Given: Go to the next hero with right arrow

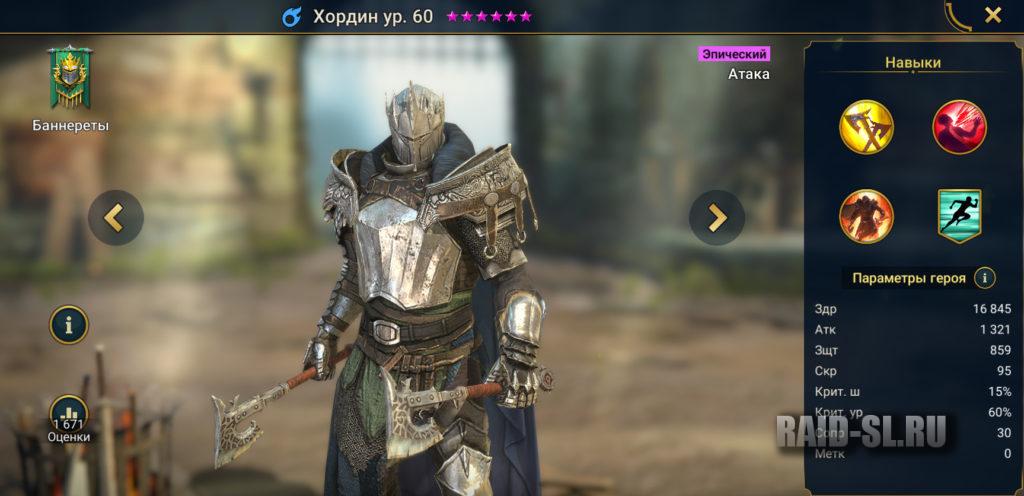Looking at the screenshot, I should coord(717,217).
